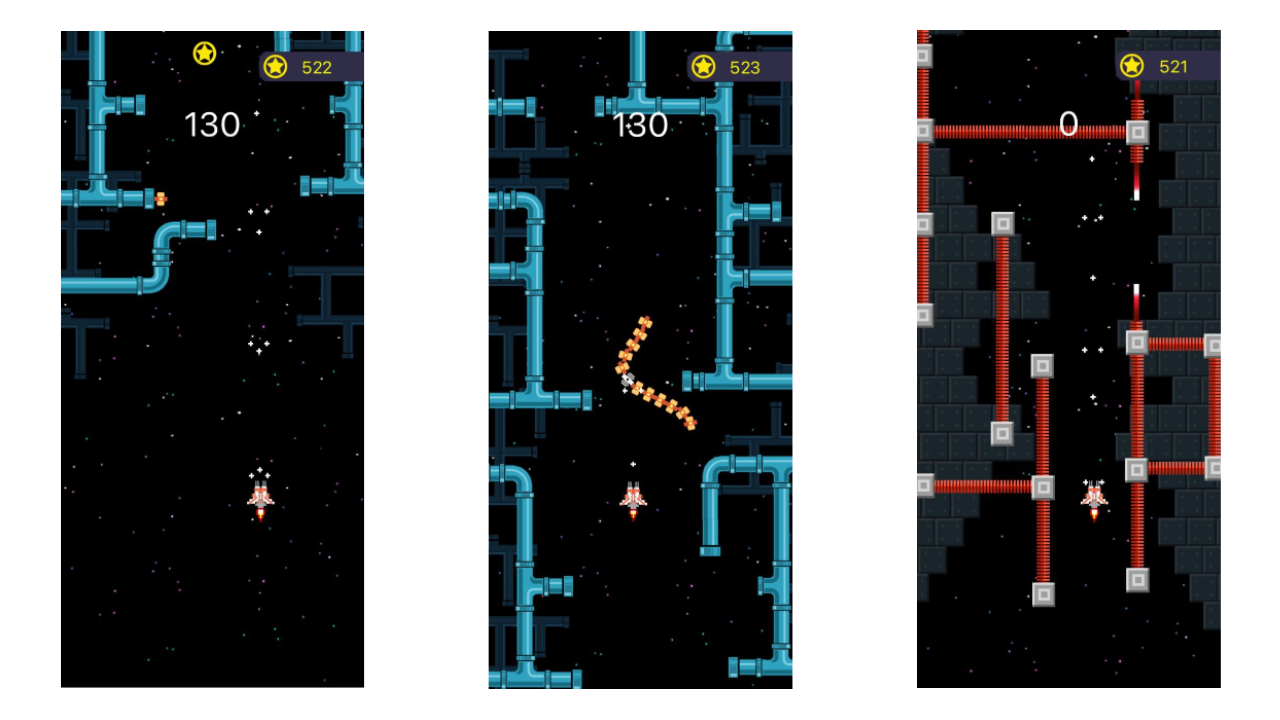
Task: Click the small orange capsule pickup near the pipes
Action: coord(160,199)
